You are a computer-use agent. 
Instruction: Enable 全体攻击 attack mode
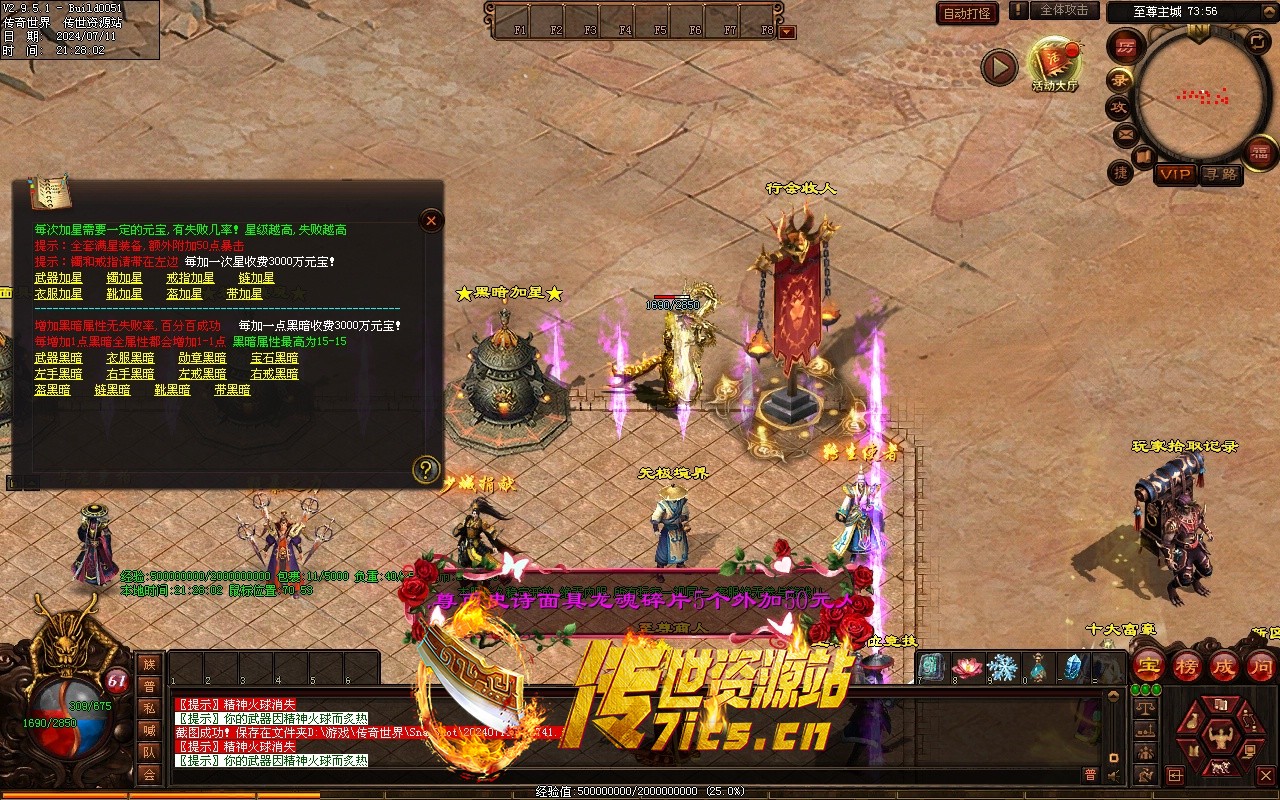(x=1063, y=11)
